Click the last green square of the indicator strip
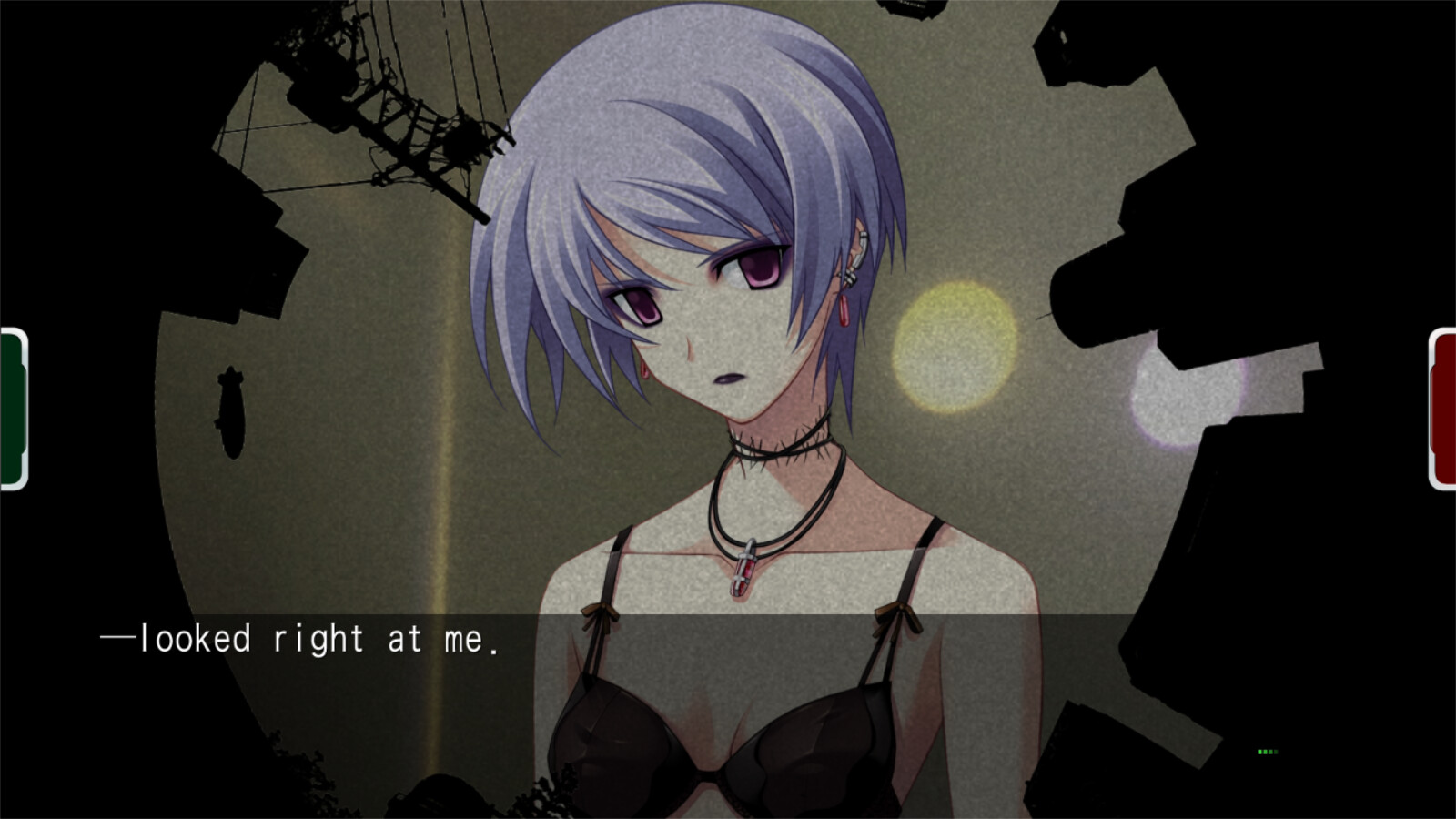1456x819 pixels. [1276, 752]
